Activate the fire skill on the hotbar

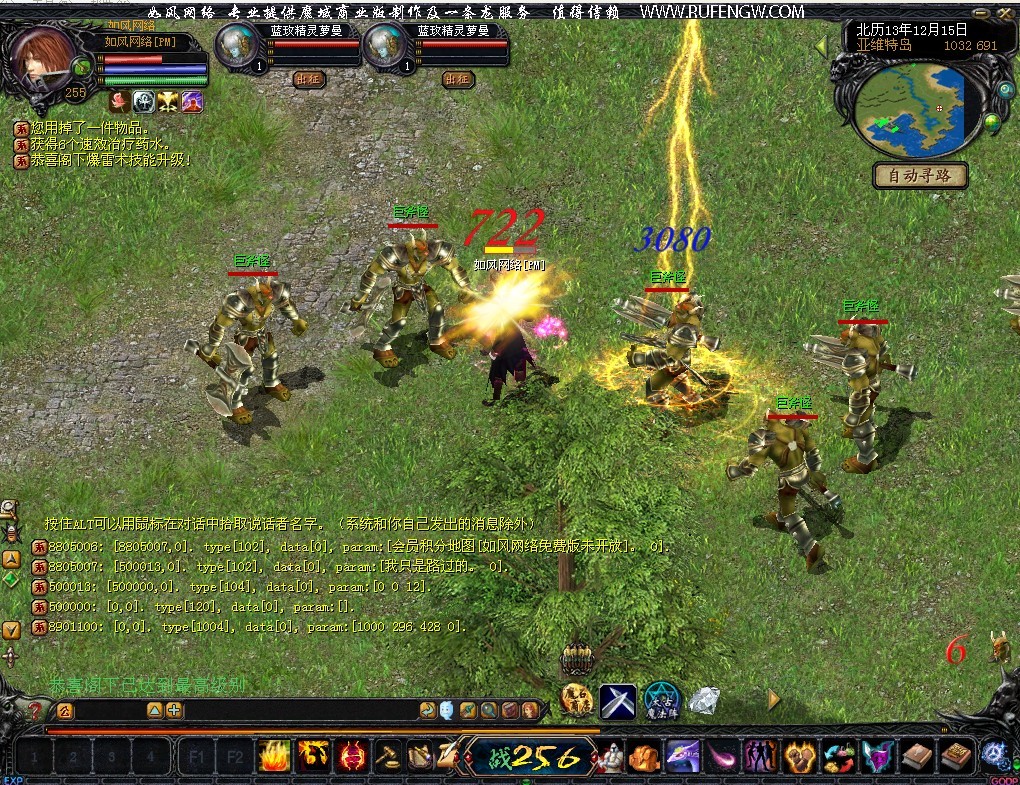[x=274, y=756]
